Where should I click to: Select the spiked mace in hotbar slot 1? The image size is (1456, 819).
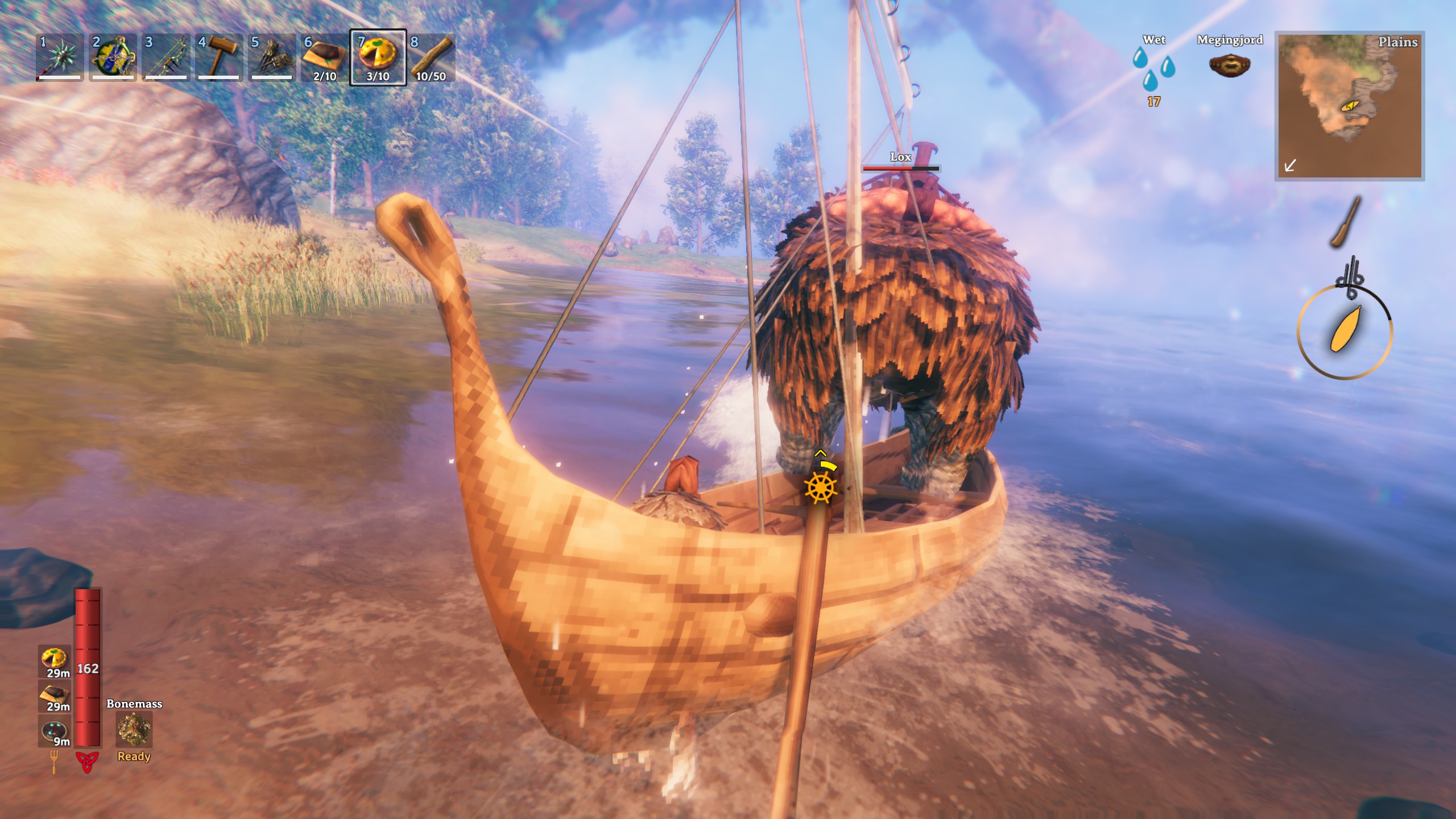(x=59, y=57)
